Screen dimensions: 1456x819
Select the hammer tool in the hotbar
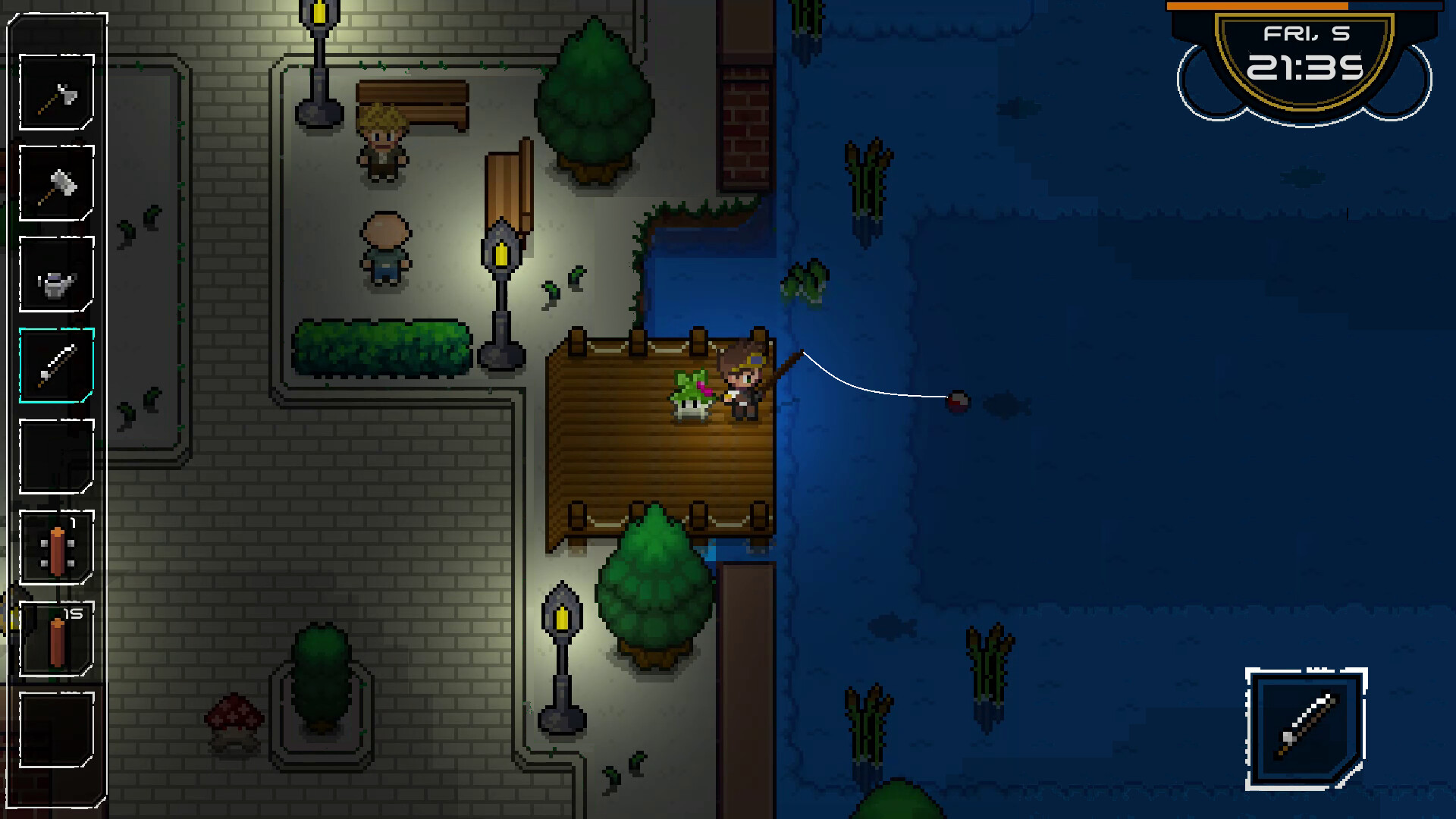(56, 182)
